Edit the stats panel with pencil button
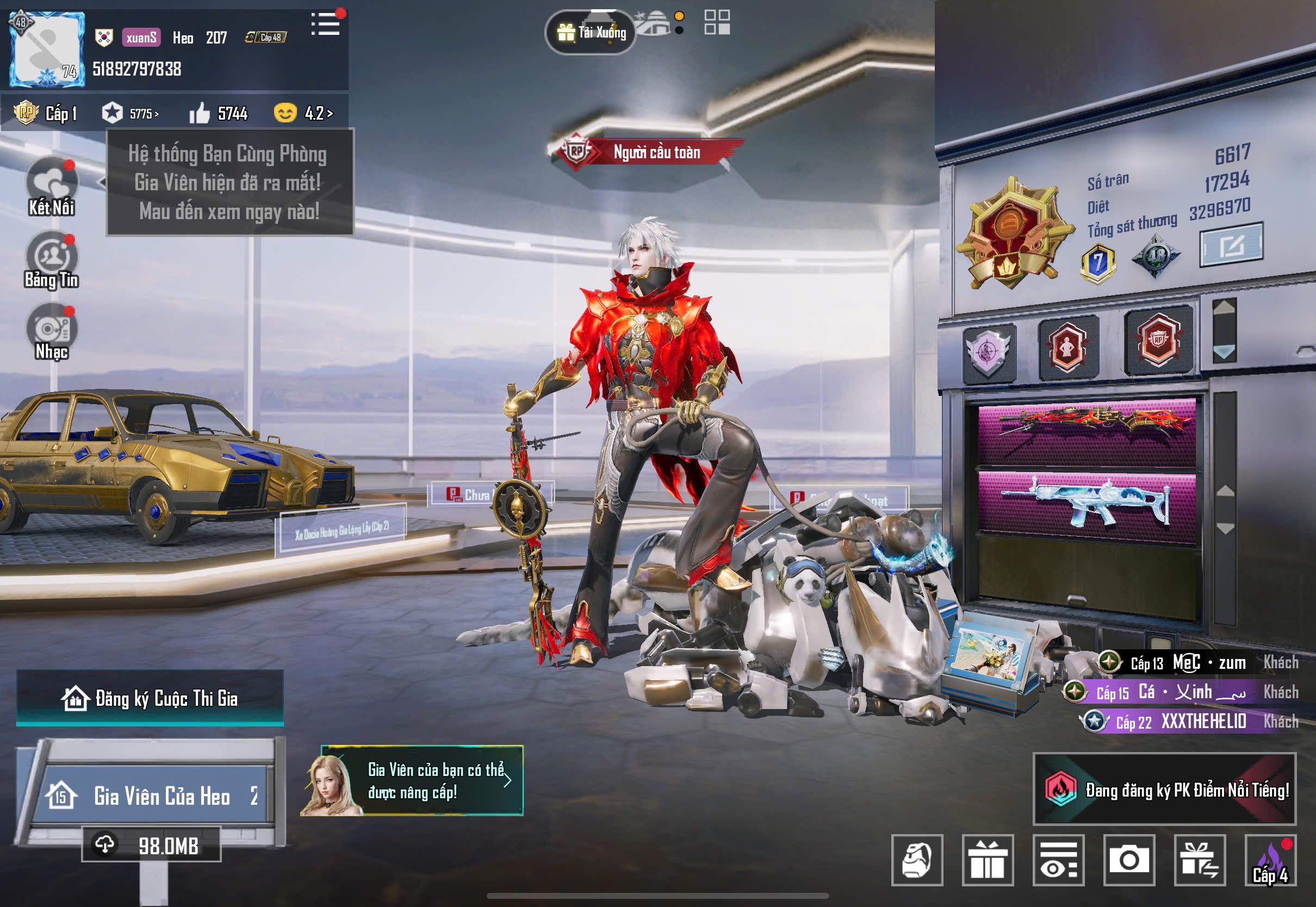 pyautogui.click(x=1231, y=245)
